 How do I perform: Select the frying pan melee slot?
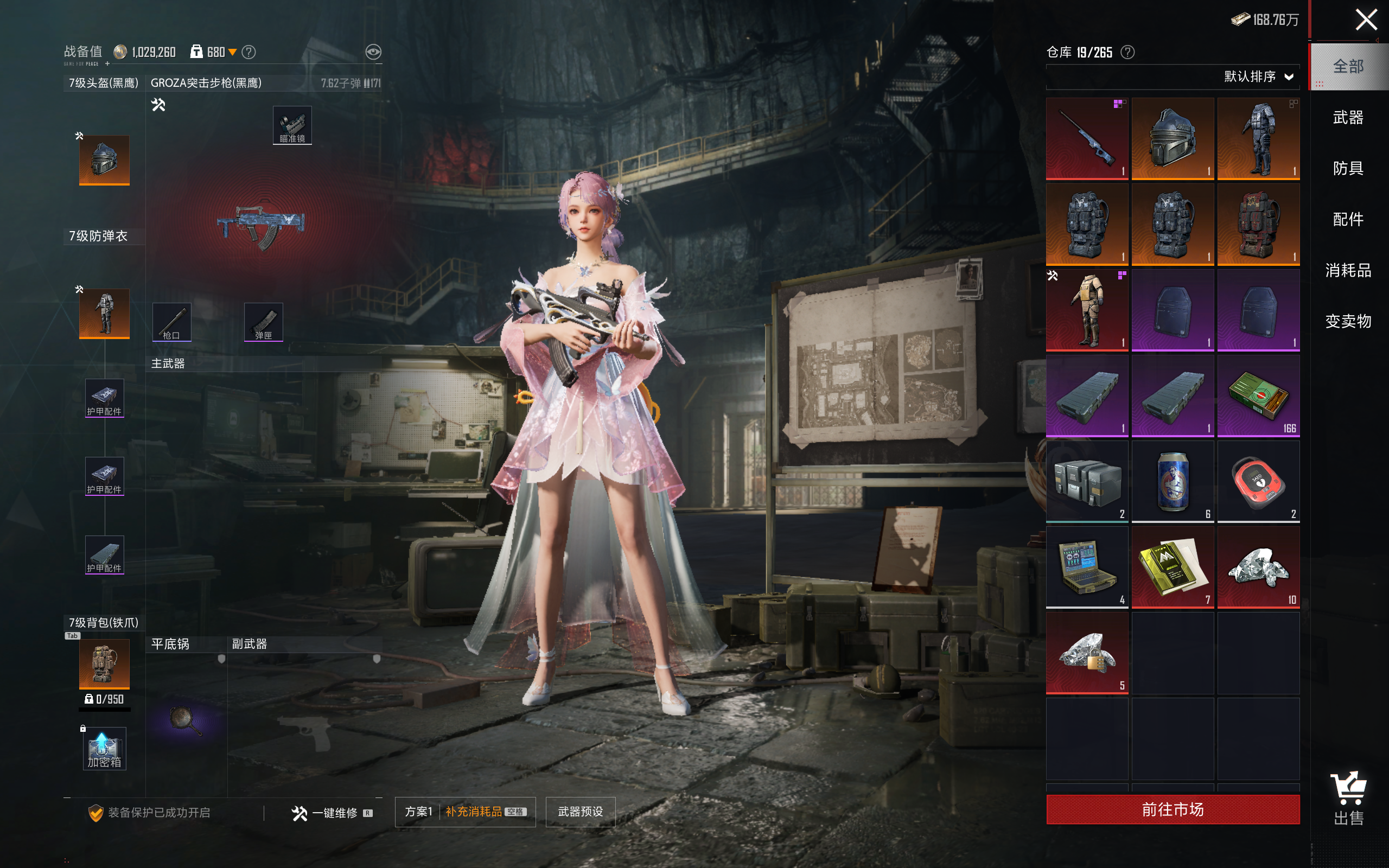tap(186, 720)
